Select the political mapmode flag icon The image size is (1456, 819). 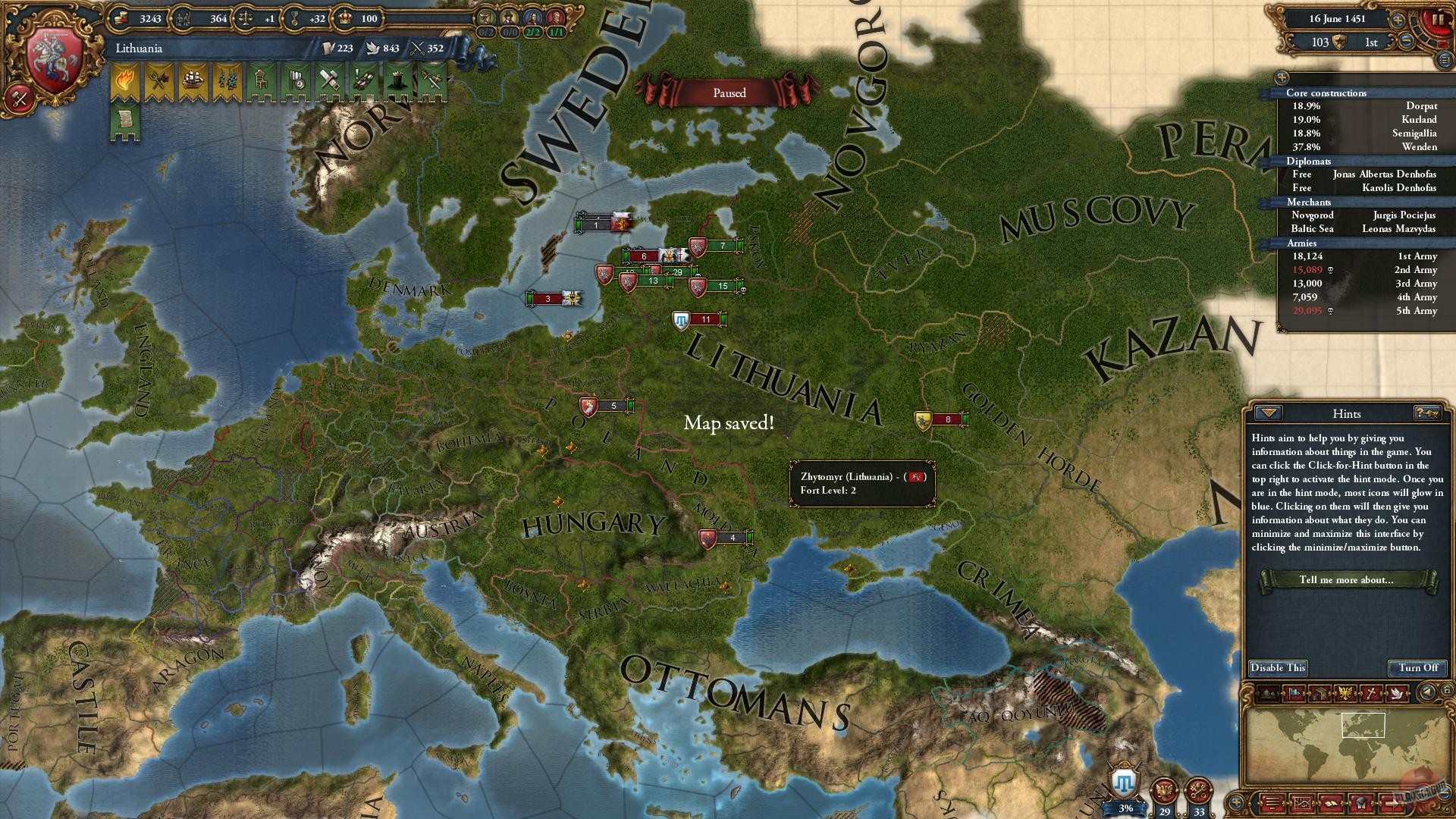[1294, 692]
